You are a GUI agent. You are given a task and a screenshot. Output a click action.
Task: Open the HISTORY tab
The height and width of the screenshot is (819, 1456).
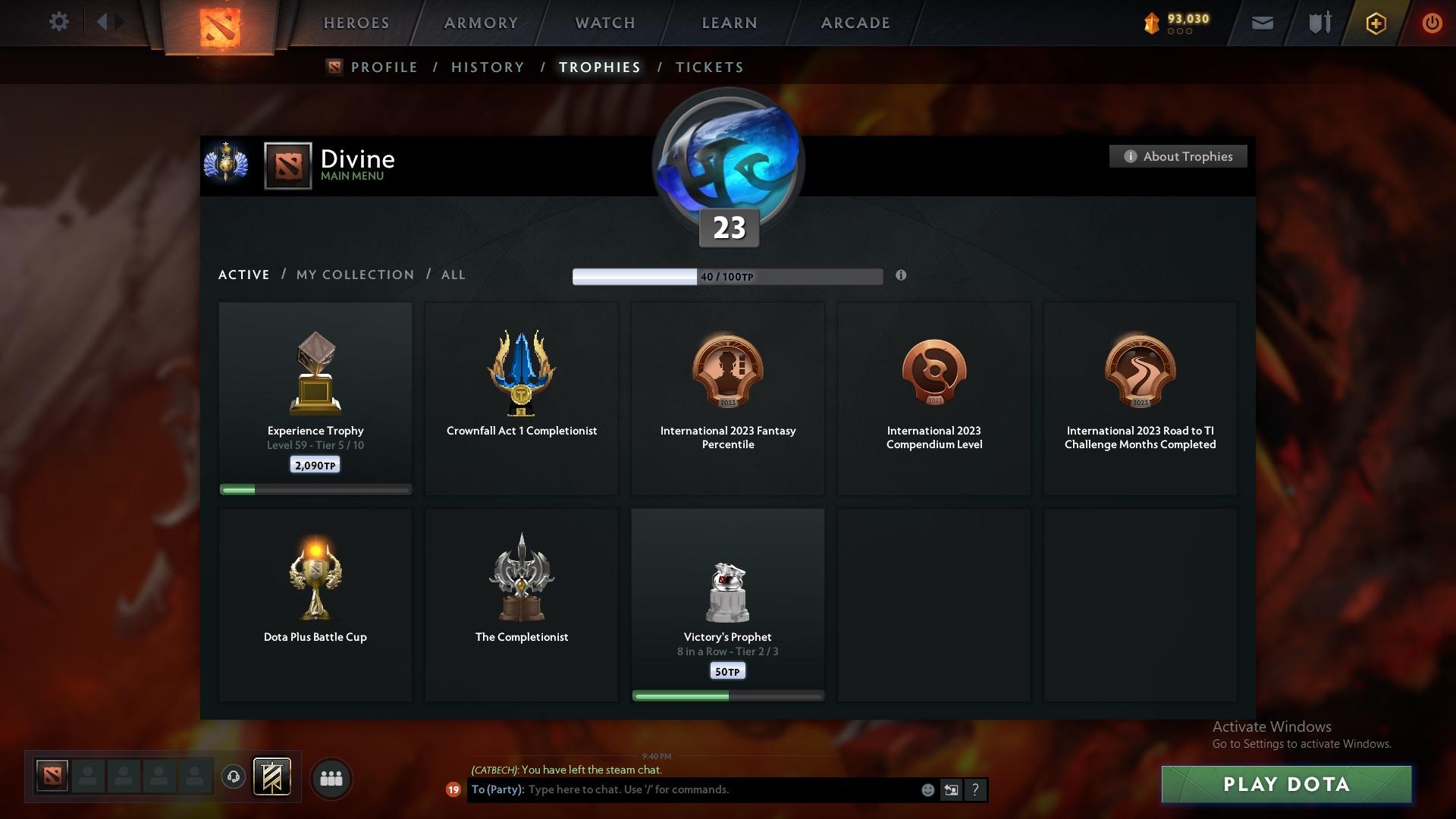pyautogui.click(x=488, y=67)
